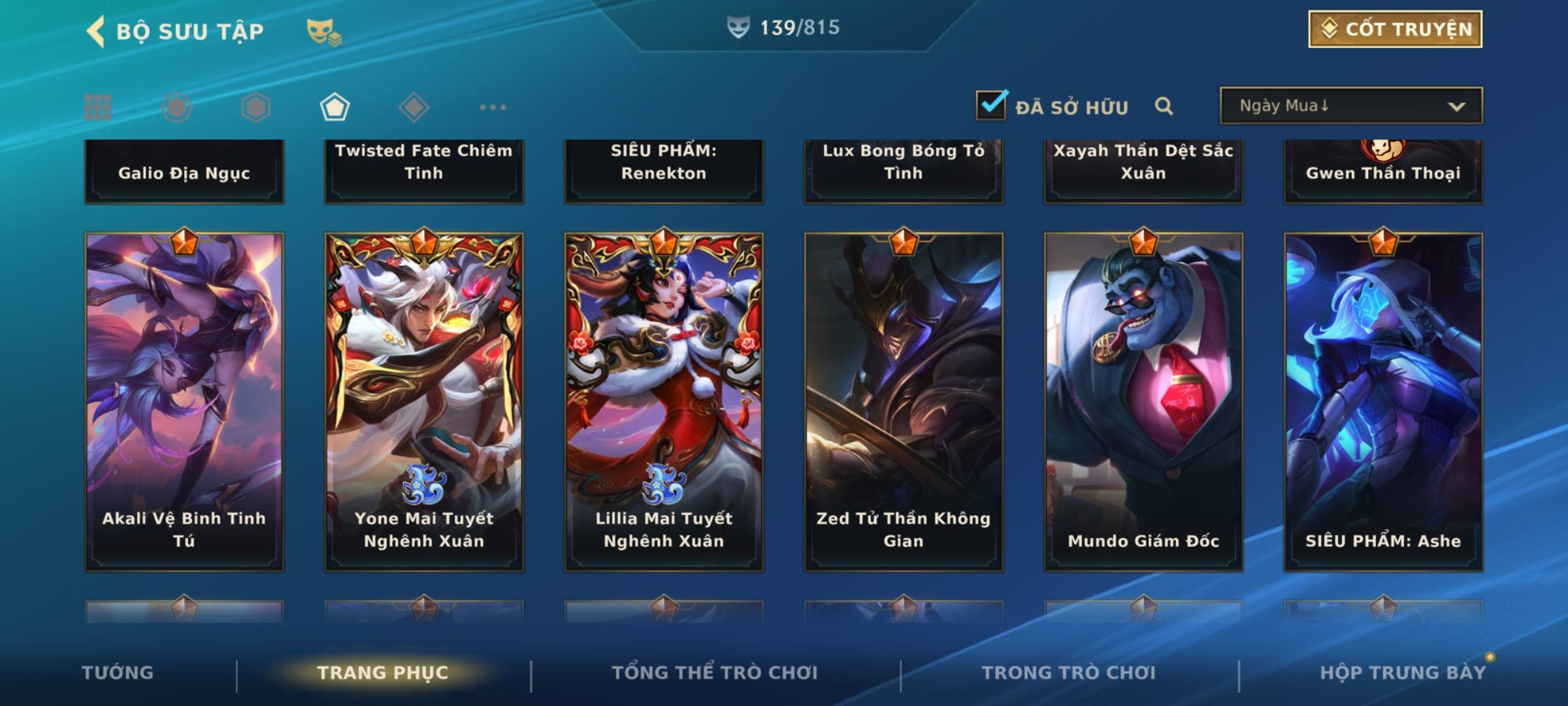Switch to Tổng Thể Trò Chơi tab
Screen dimensions: 1568x706
coord(715,673)
